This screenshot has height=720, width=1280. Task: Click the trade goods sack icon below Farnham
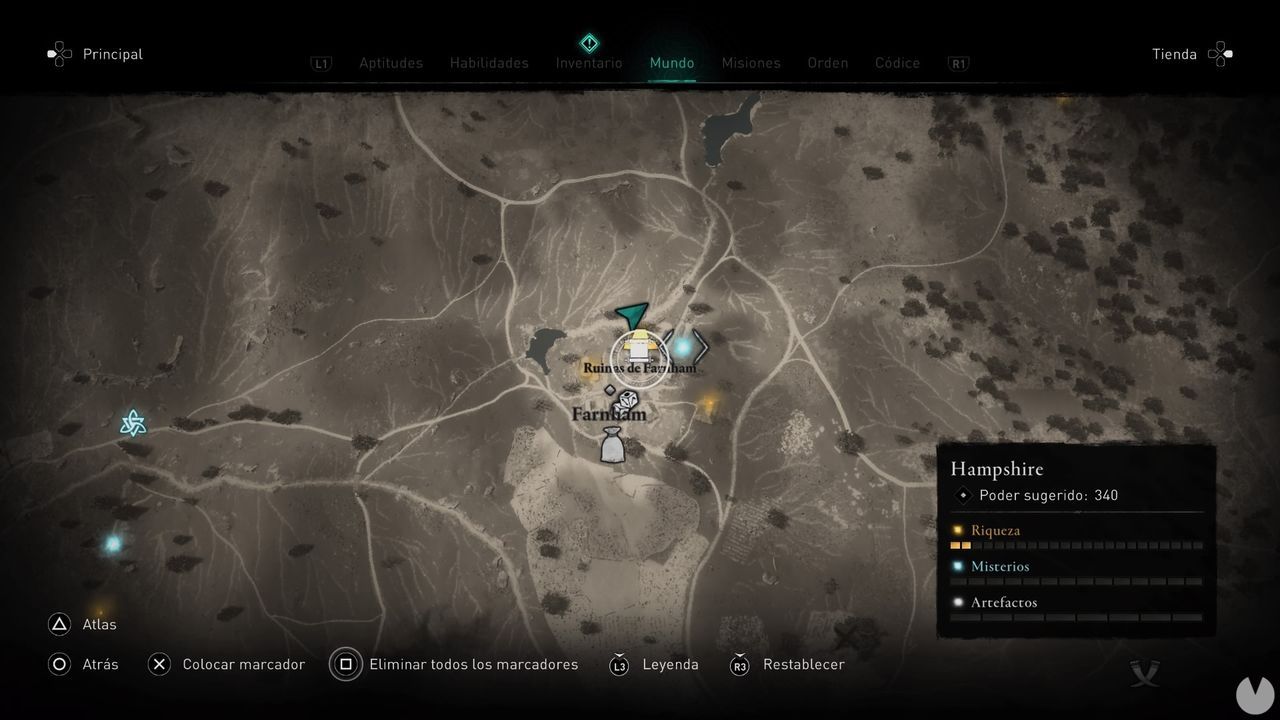(612, 443)
